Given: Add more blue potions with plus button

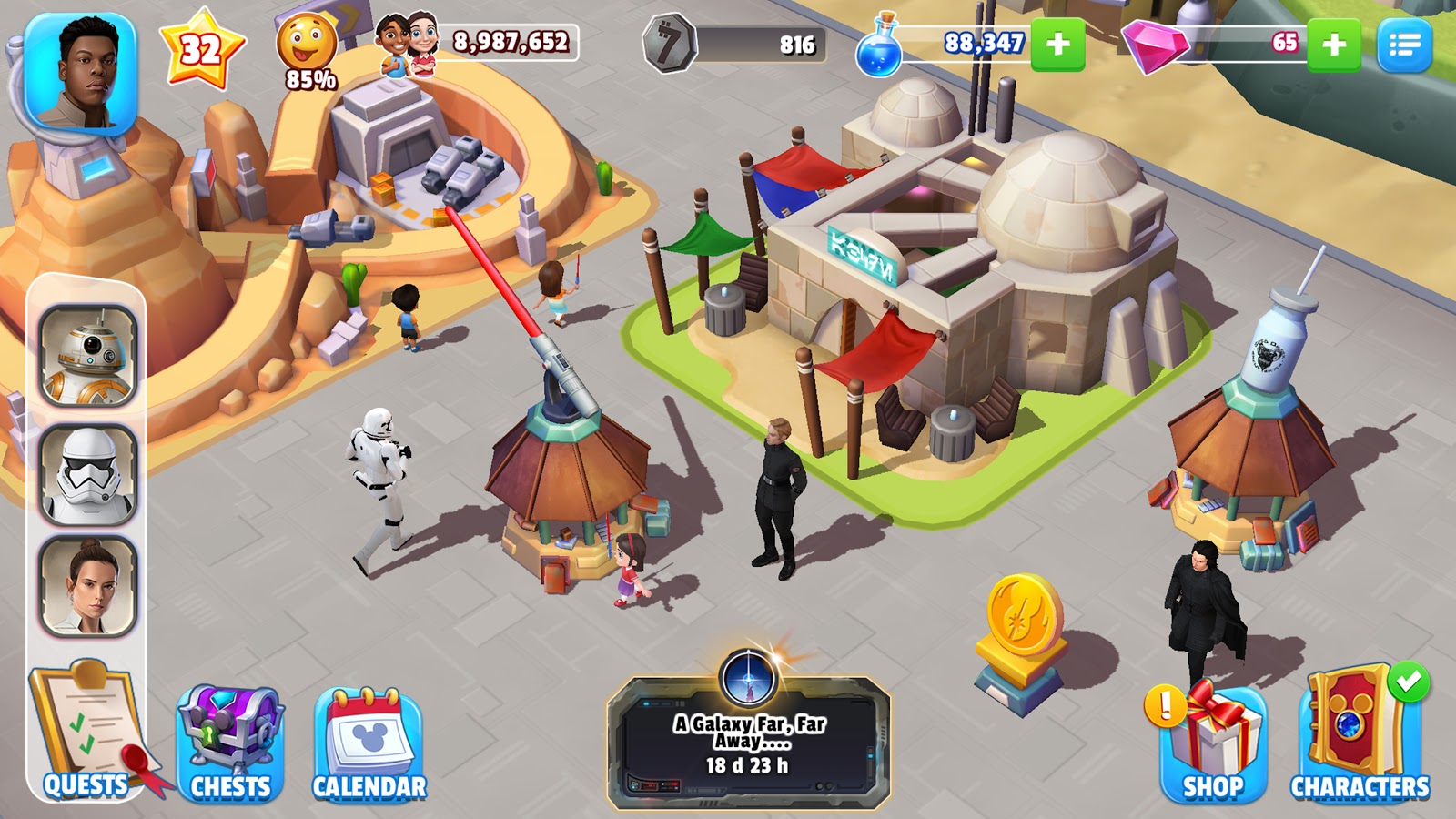Looking at the screenshot, I should (1057, 44).
